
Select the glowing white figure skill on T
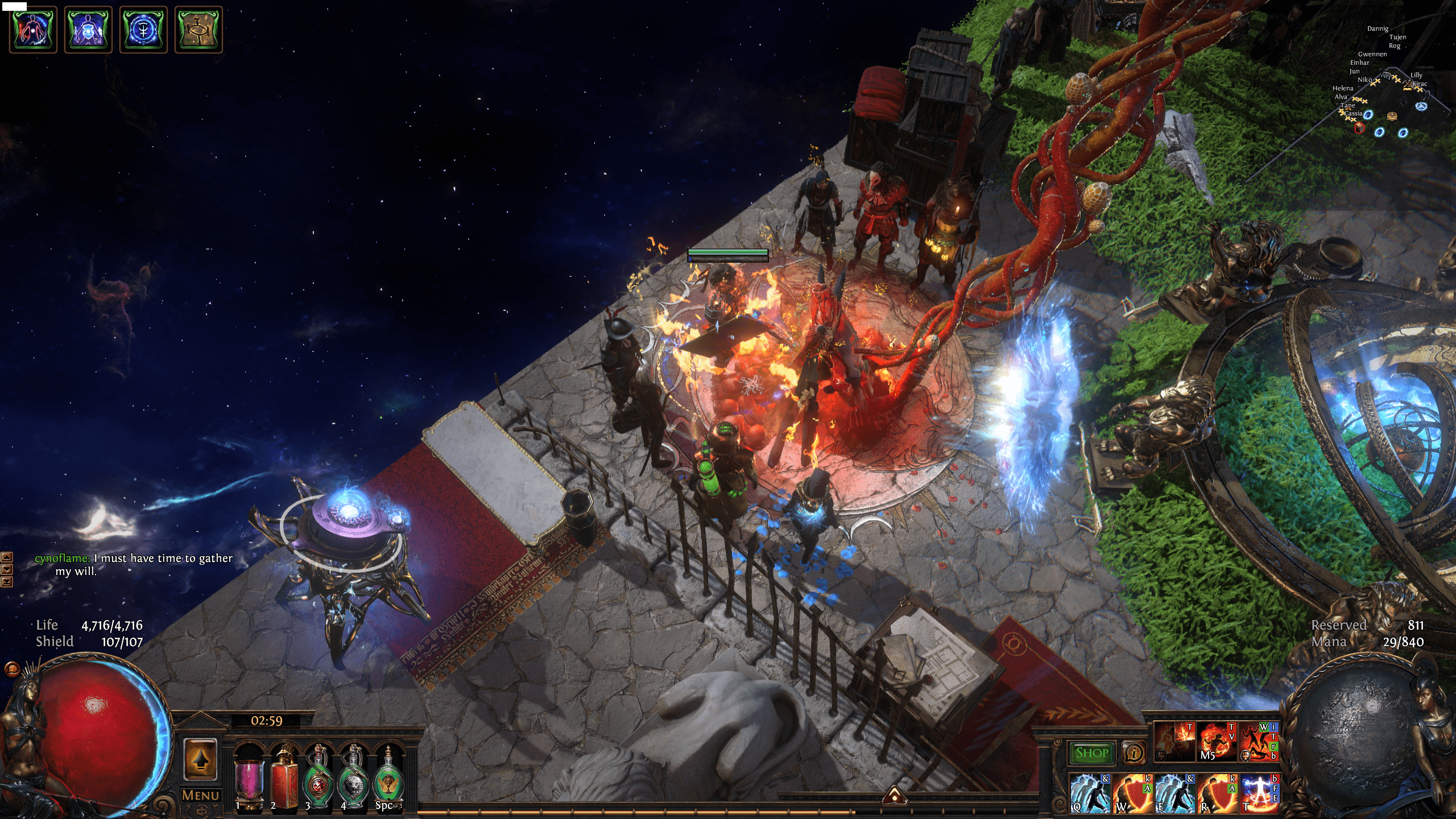click(x=1259, y=793)
